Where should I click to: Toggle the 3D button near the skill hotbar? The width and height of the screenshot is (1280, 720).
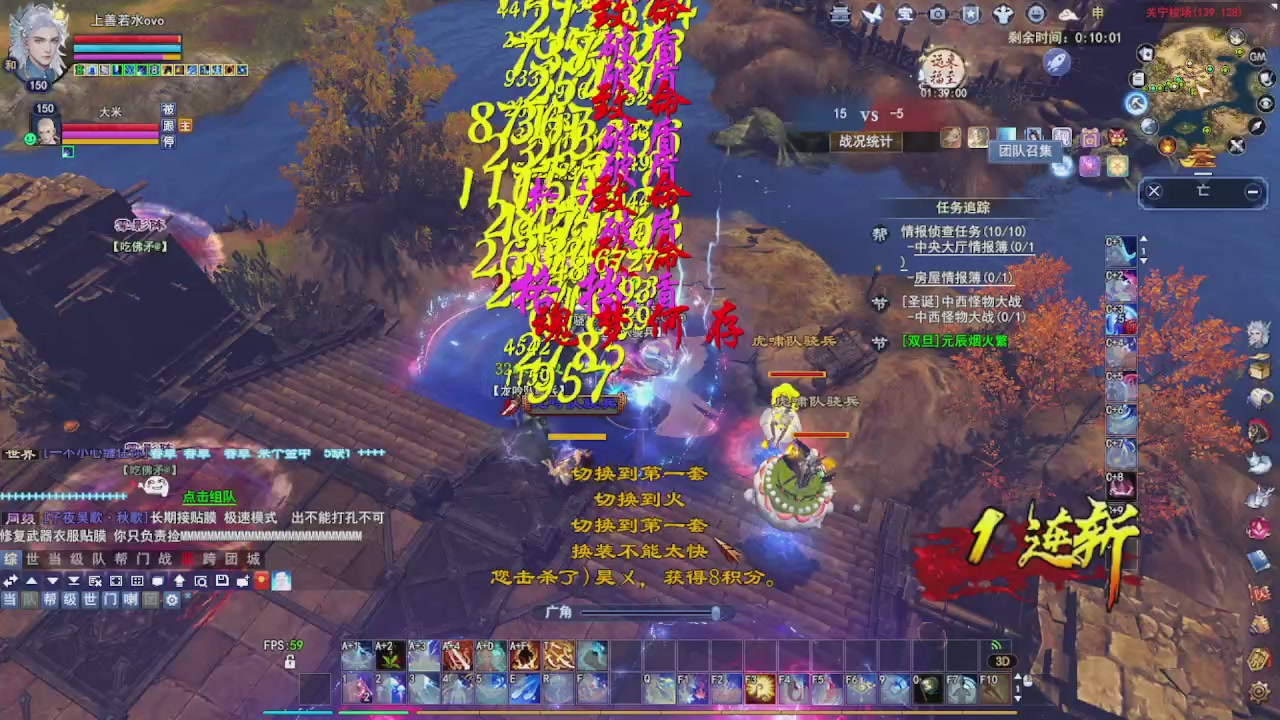(1003, 660)
